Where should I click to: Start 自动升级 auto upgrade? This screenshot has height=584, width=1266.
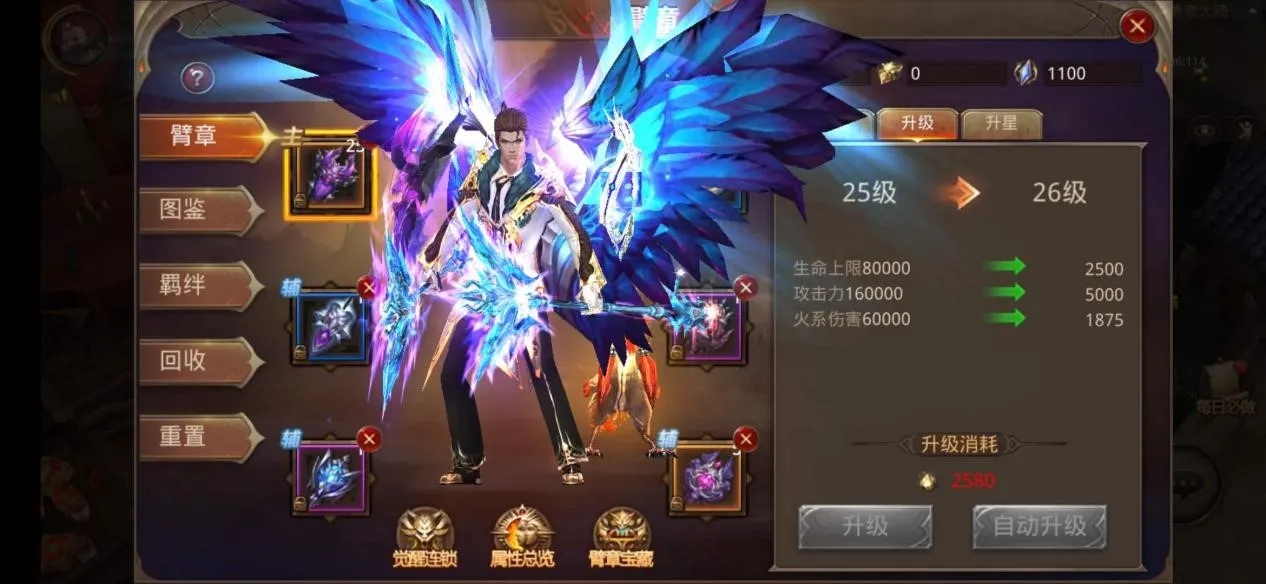pos(1039,526)
